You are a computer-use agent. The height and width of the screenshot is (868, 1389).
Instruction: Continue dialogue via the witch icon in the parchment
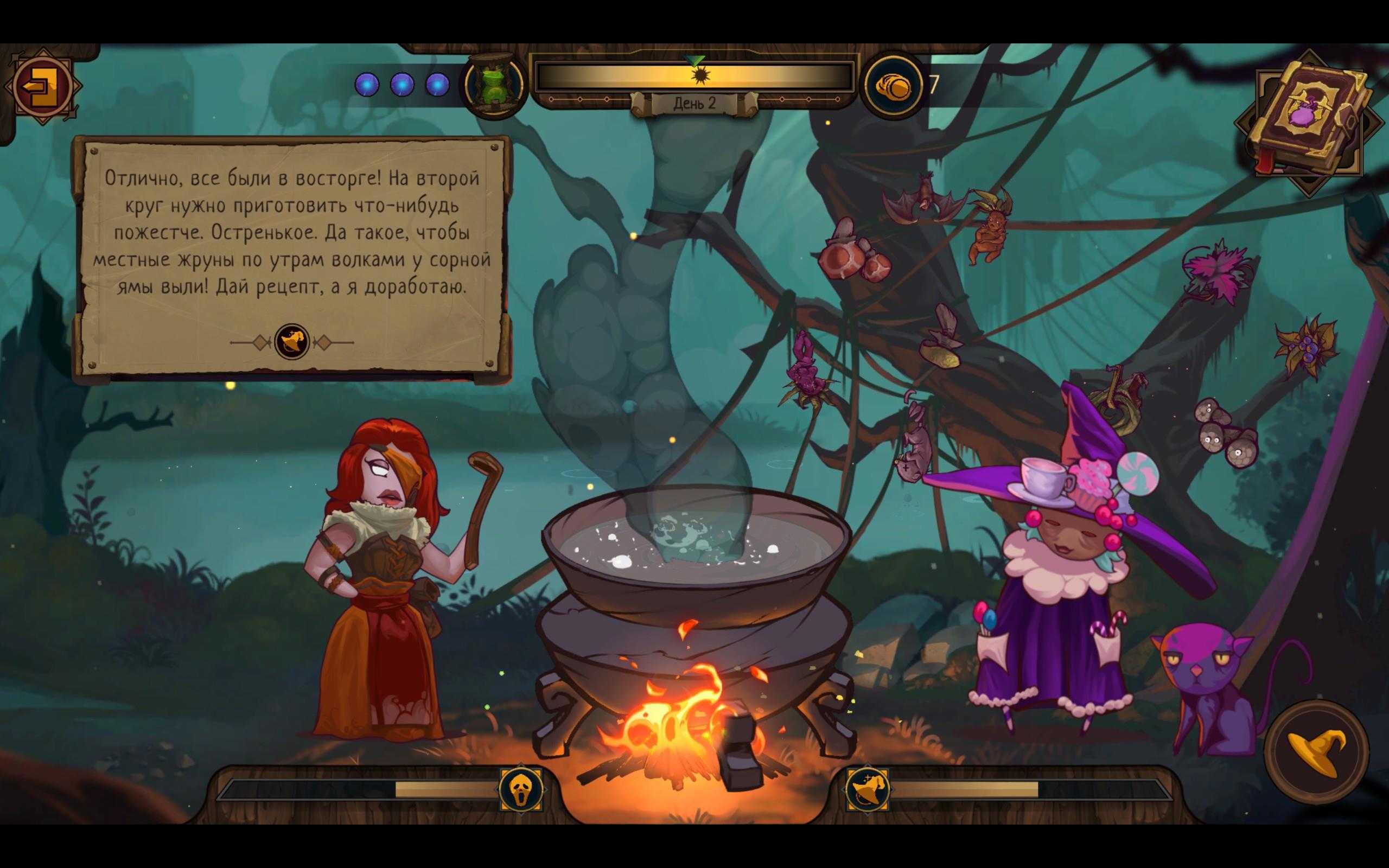click(x=291, y=342)
